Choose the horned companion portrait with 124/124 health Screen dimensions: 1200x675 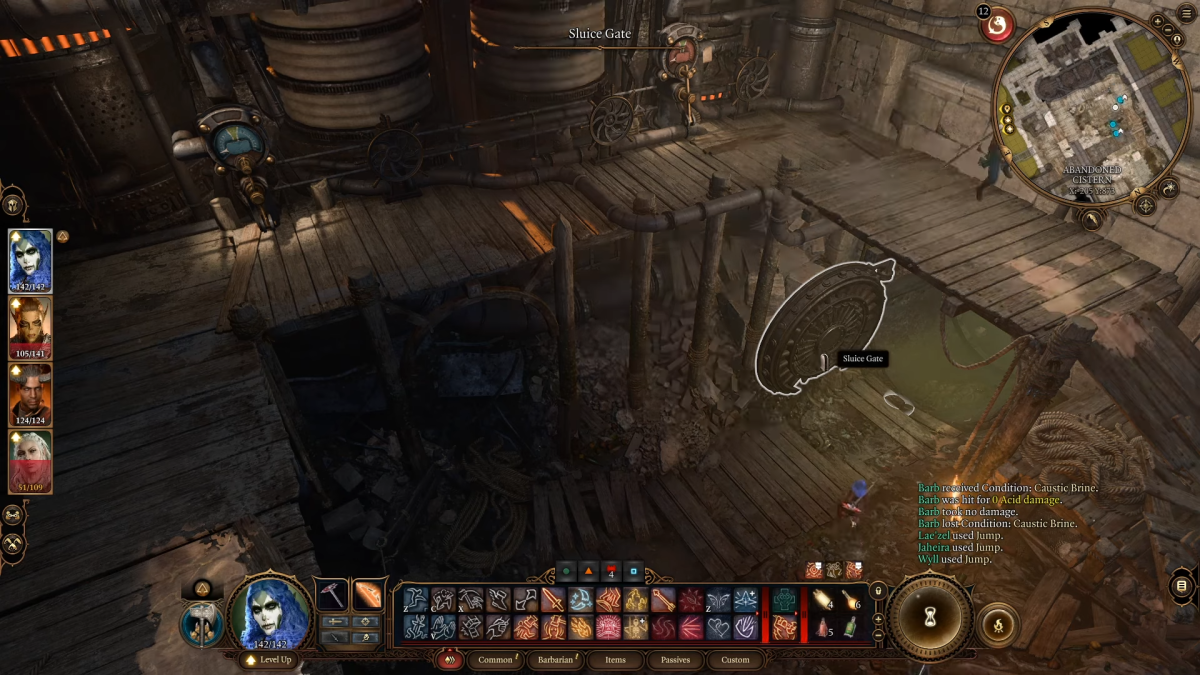(30, 393)
